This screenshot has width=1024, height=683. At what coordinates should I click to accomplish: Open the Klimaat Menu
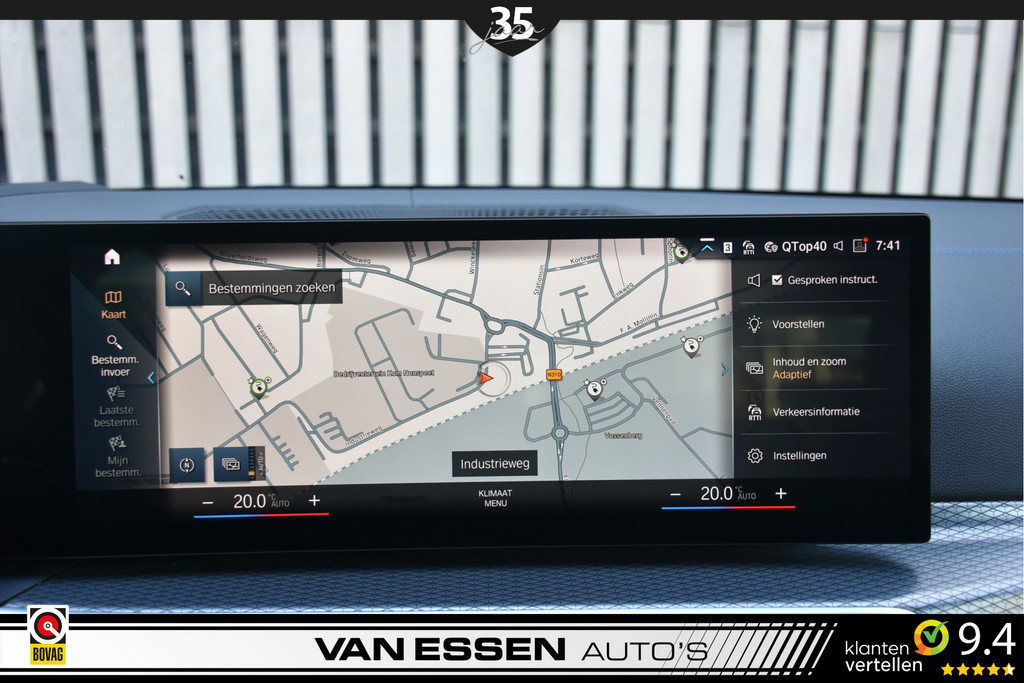495,498
